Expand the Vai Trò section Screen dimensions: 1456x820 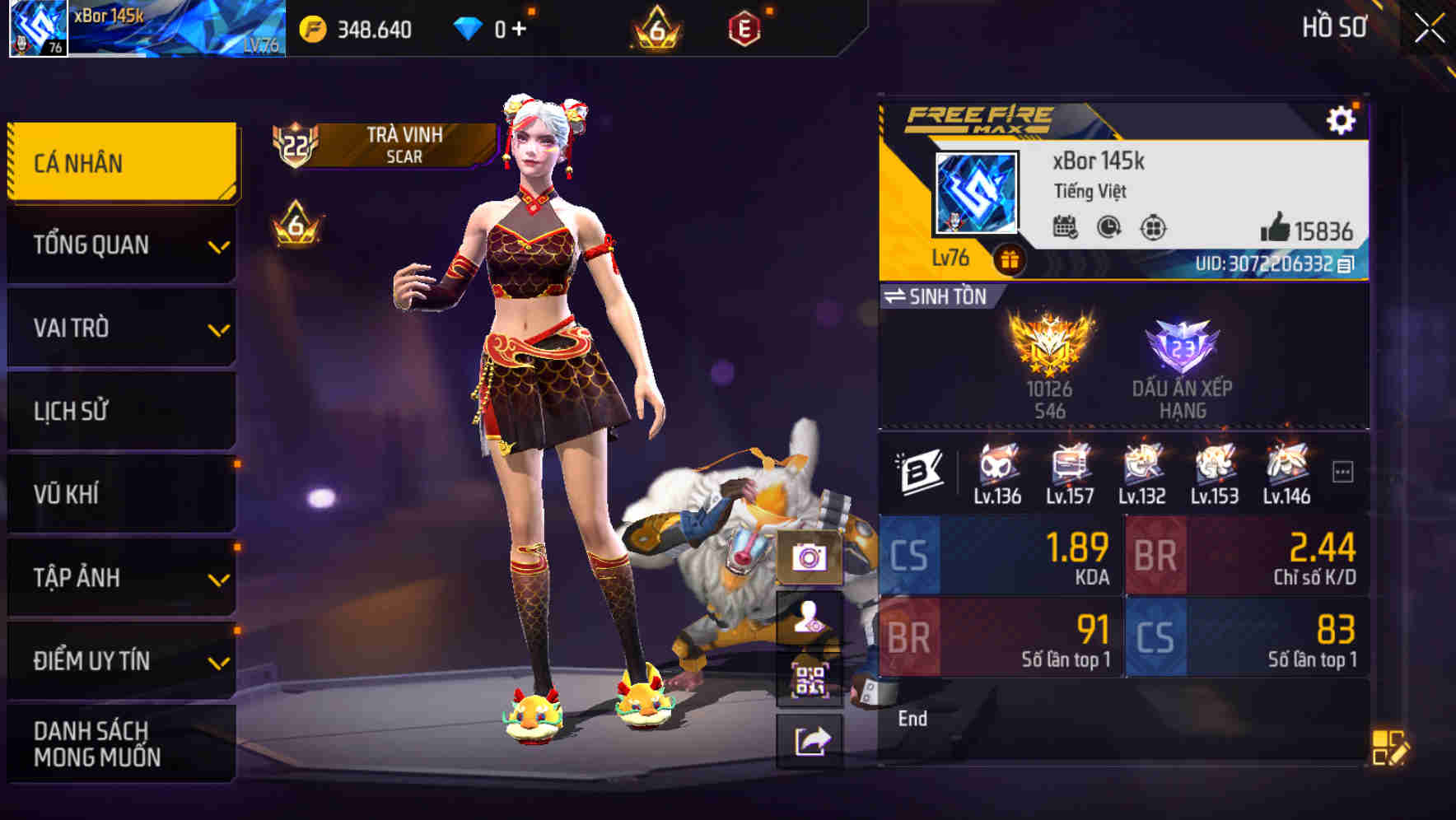121,328
